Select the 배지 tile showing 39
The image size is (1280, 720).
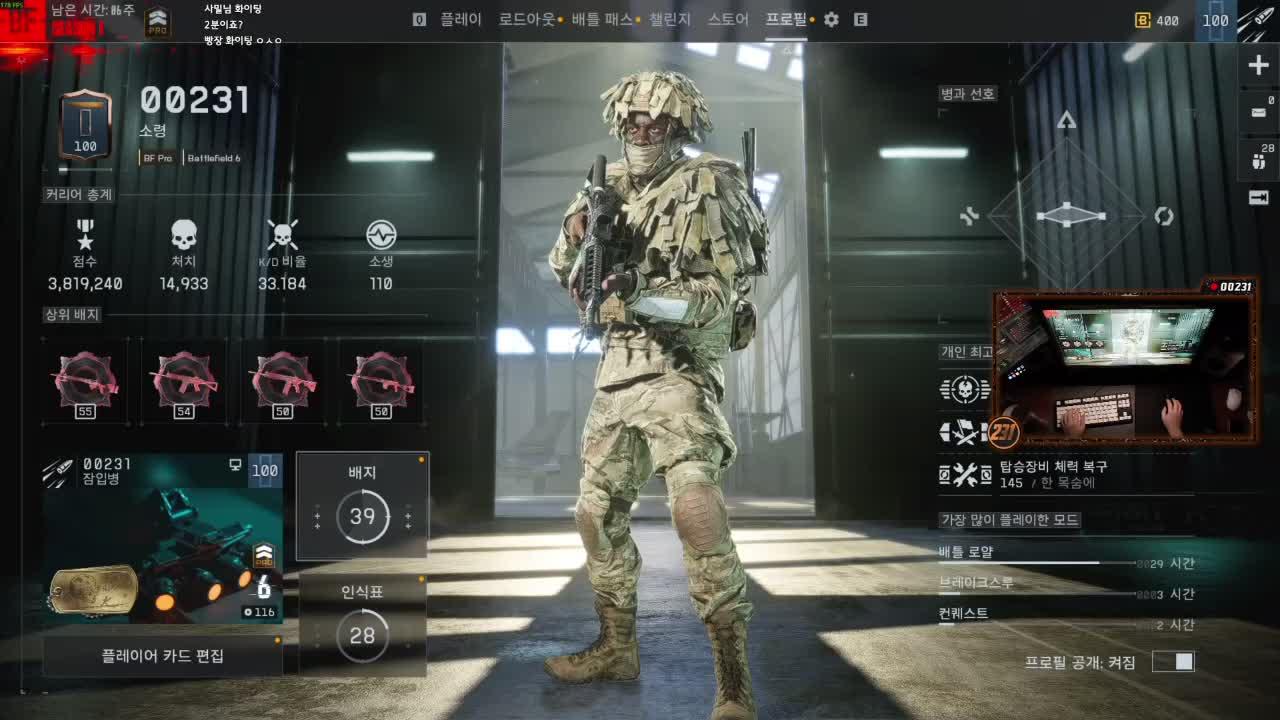click(362, 505)
